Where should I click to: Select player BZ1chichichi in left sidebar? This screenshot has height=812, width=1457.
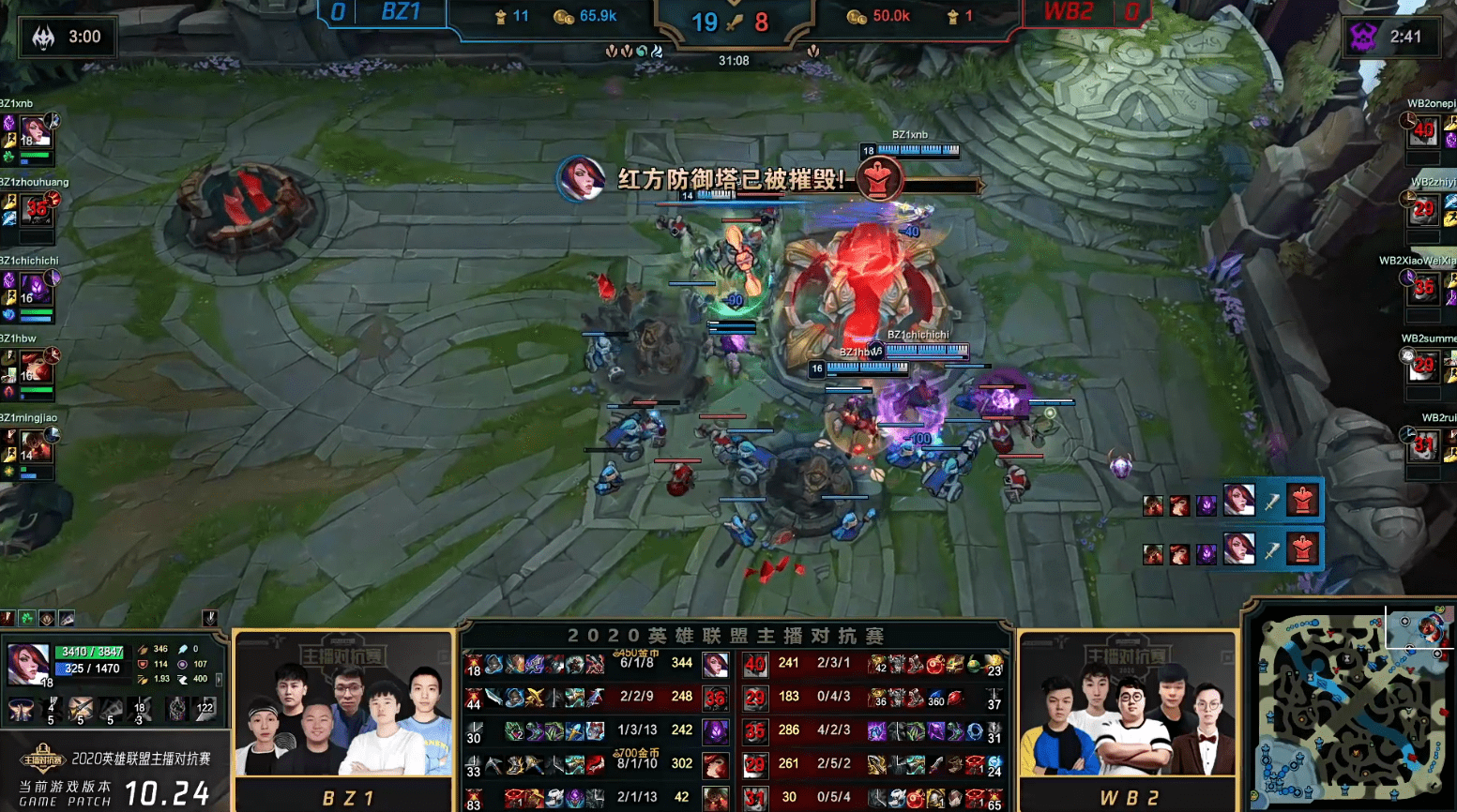[x=36, y=287]
